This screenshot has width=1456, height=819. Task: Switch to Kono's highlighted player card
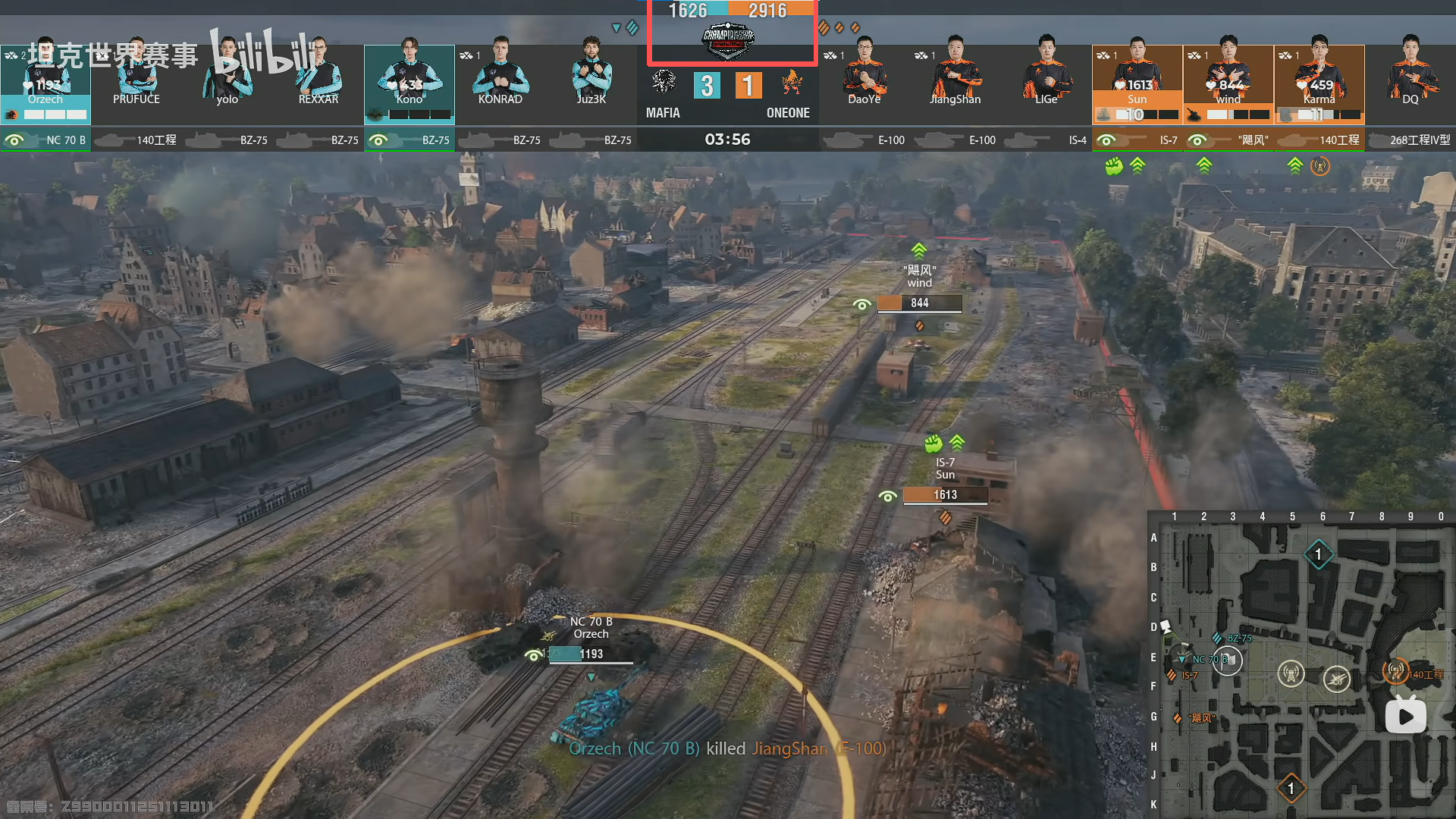409,83
